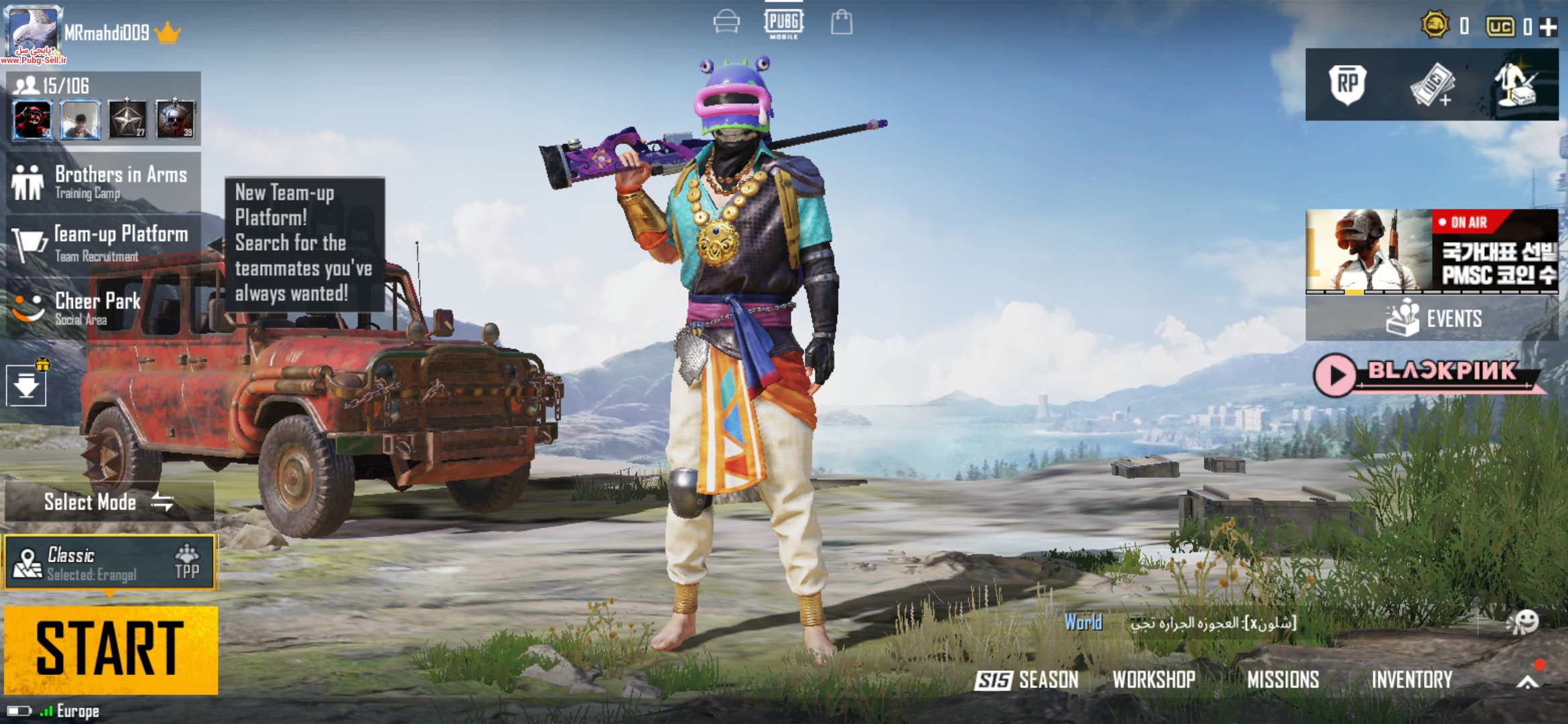This screenshot has height=724, width=1568.
Task: Open the Classic Erangel mode selector
Action: tap(111, 563)
